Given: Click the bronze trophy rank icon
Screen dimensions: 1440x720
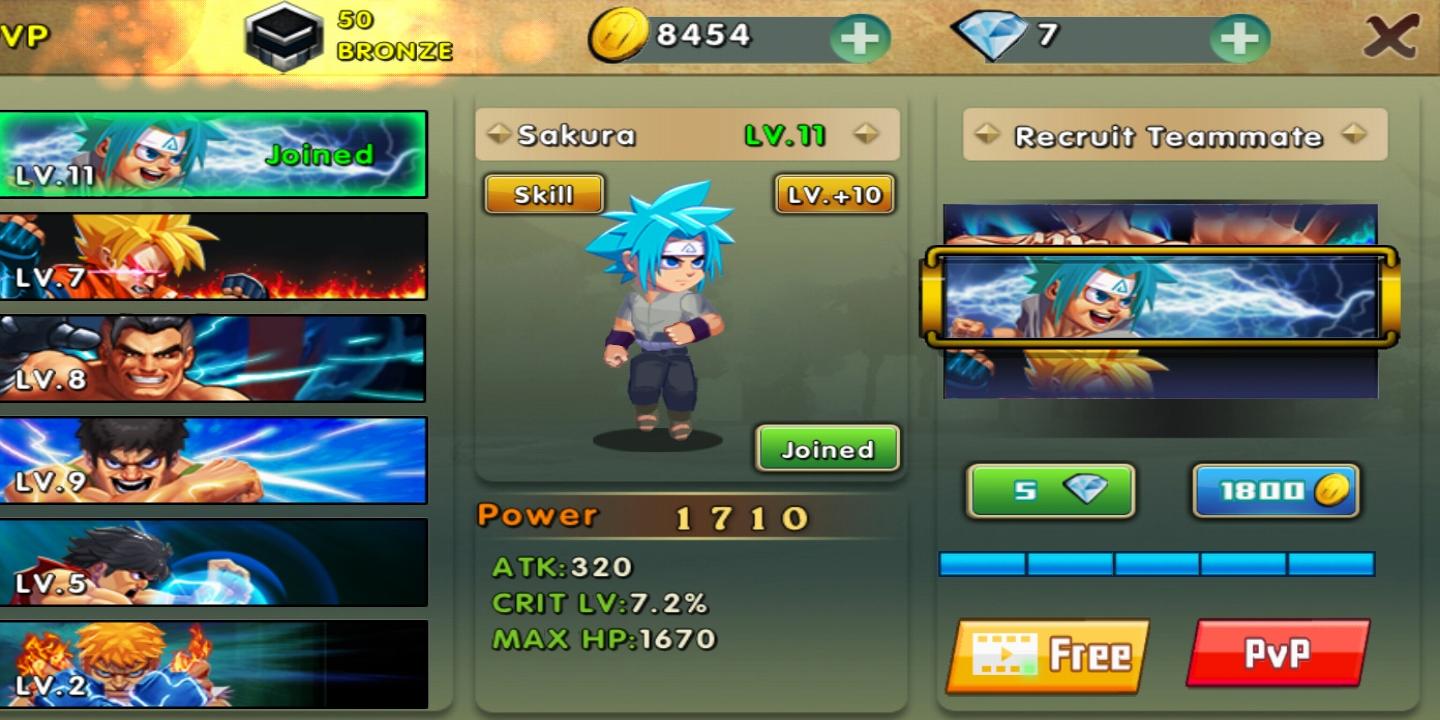Looking at the screenshot, I should pos(285,33).
